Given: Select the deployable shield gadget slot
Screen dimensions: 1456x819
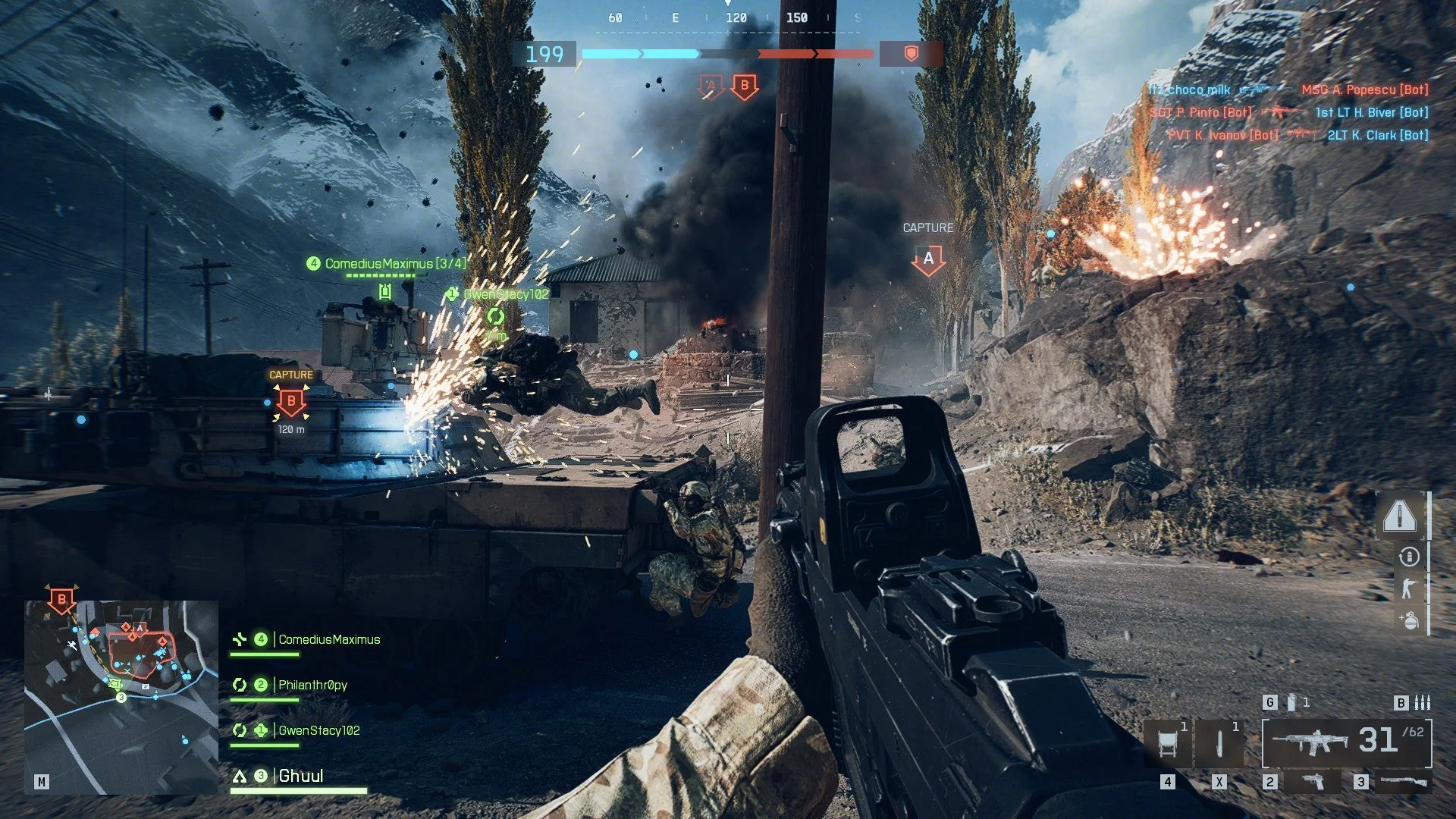Looking at the screenshot, I should [x=1168, y=742].
